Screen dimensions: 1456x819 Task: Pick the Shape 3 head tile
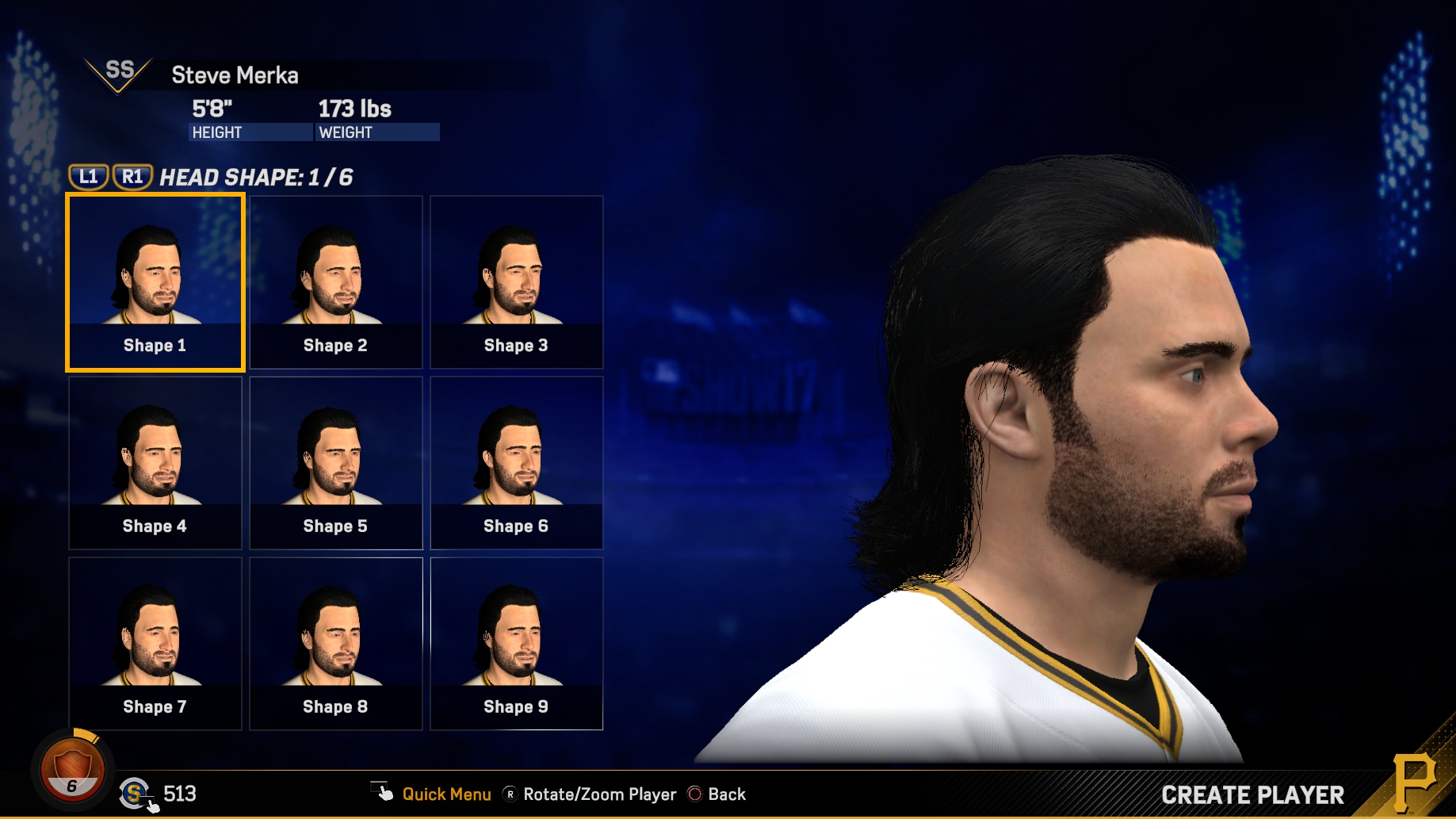(x=517, y=282)
